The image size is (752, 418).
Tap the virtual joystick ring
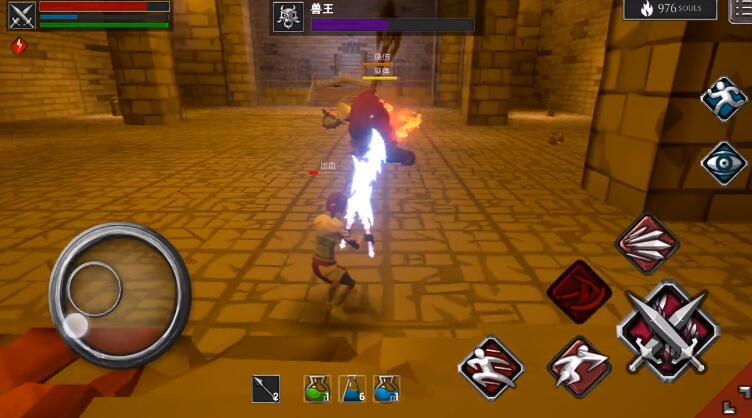tap(119, 294)
